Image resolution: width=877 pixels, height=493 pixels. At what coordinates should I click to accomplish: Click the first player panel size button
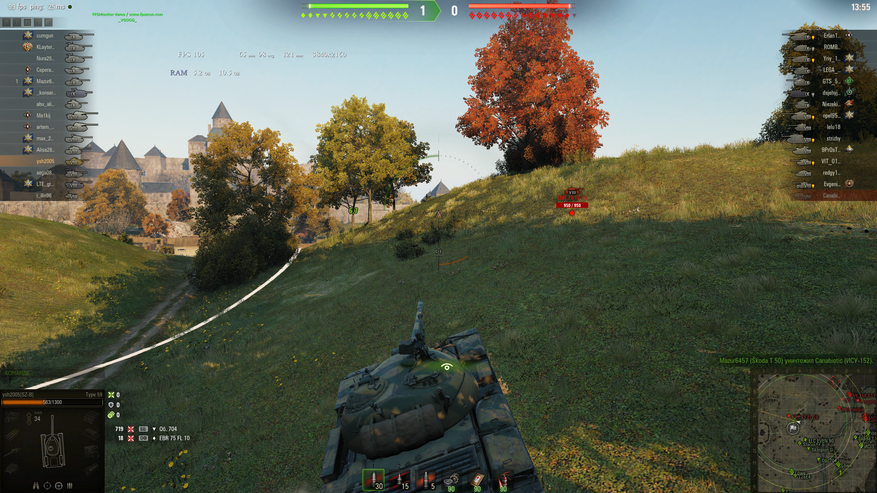pos(6,22)
